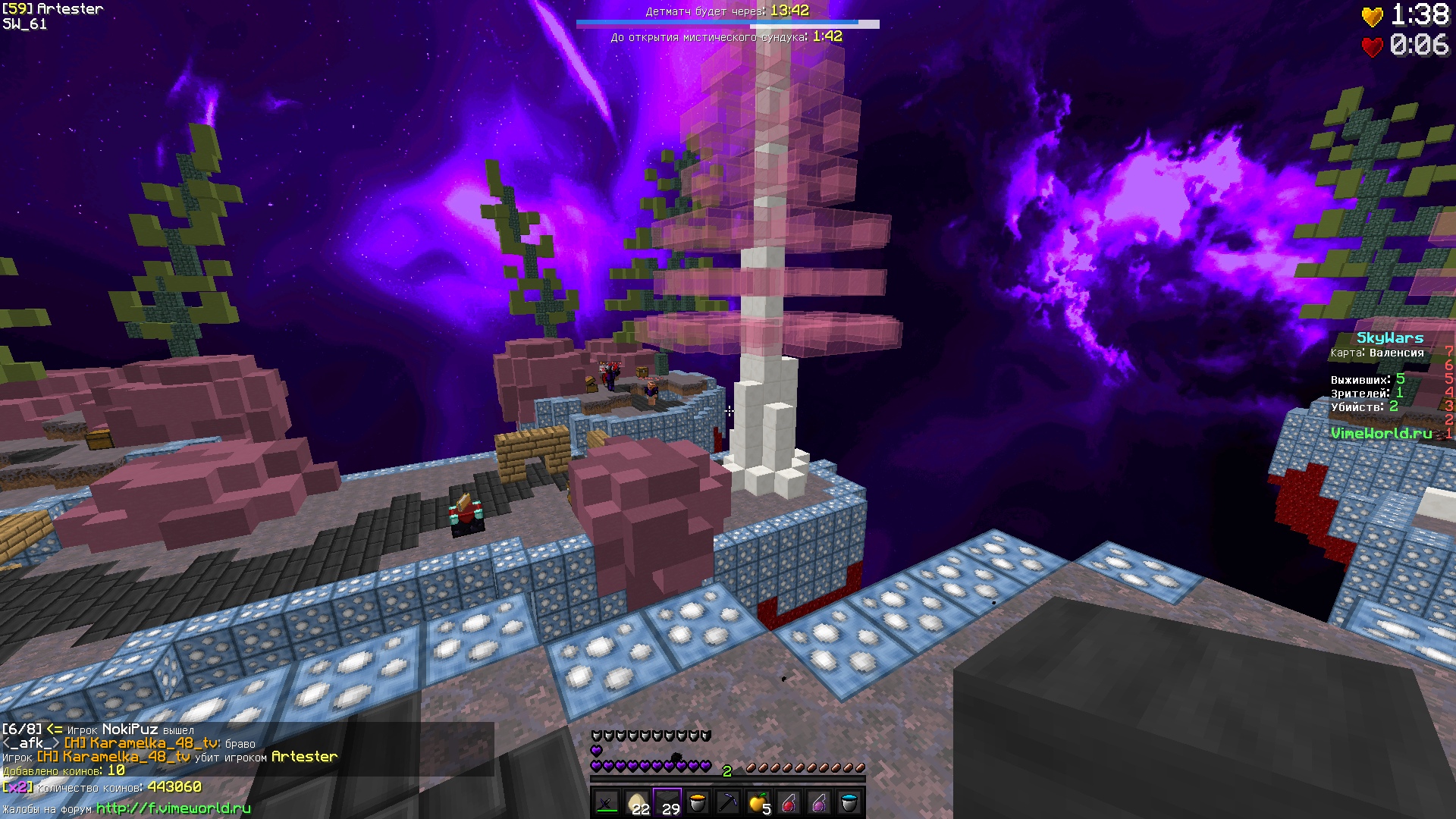This screenshot has width=1456, height=819.
Task: Select the pickaxe hotbar slot
Action: pos(728,802)
